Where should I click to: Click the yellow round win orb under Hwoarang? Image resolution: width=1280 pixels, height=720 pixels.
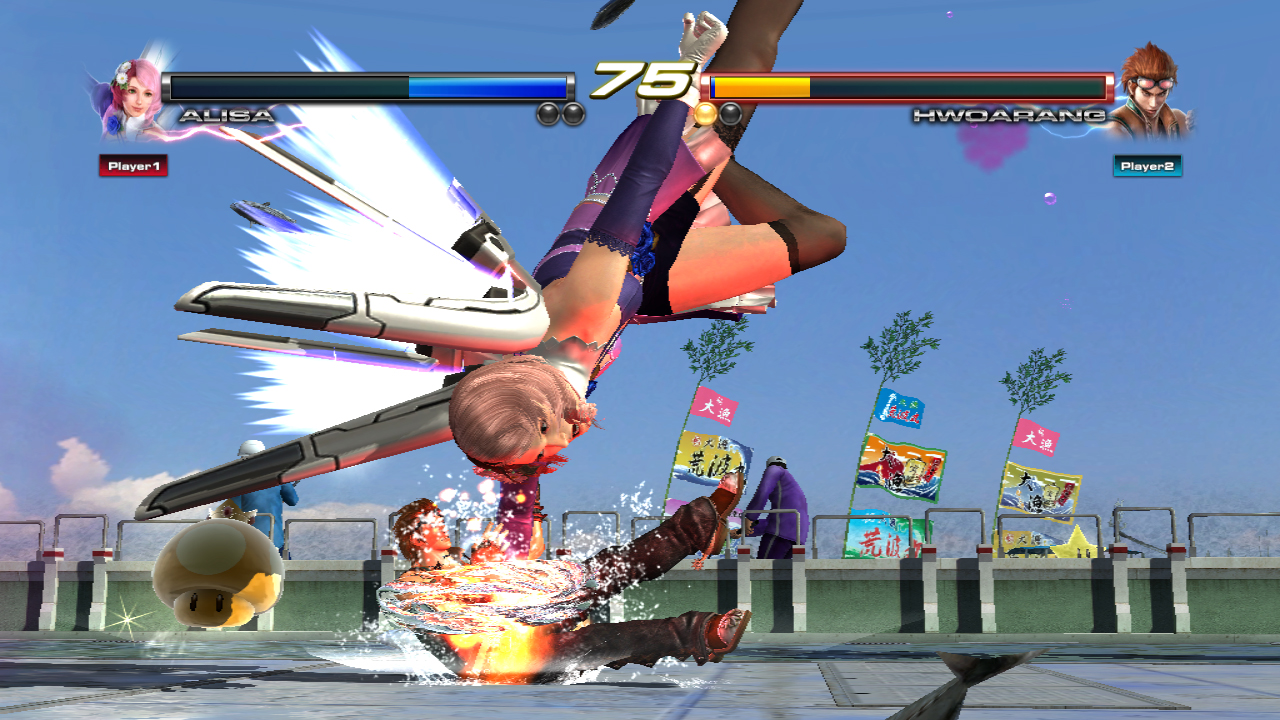coord(707,112)
